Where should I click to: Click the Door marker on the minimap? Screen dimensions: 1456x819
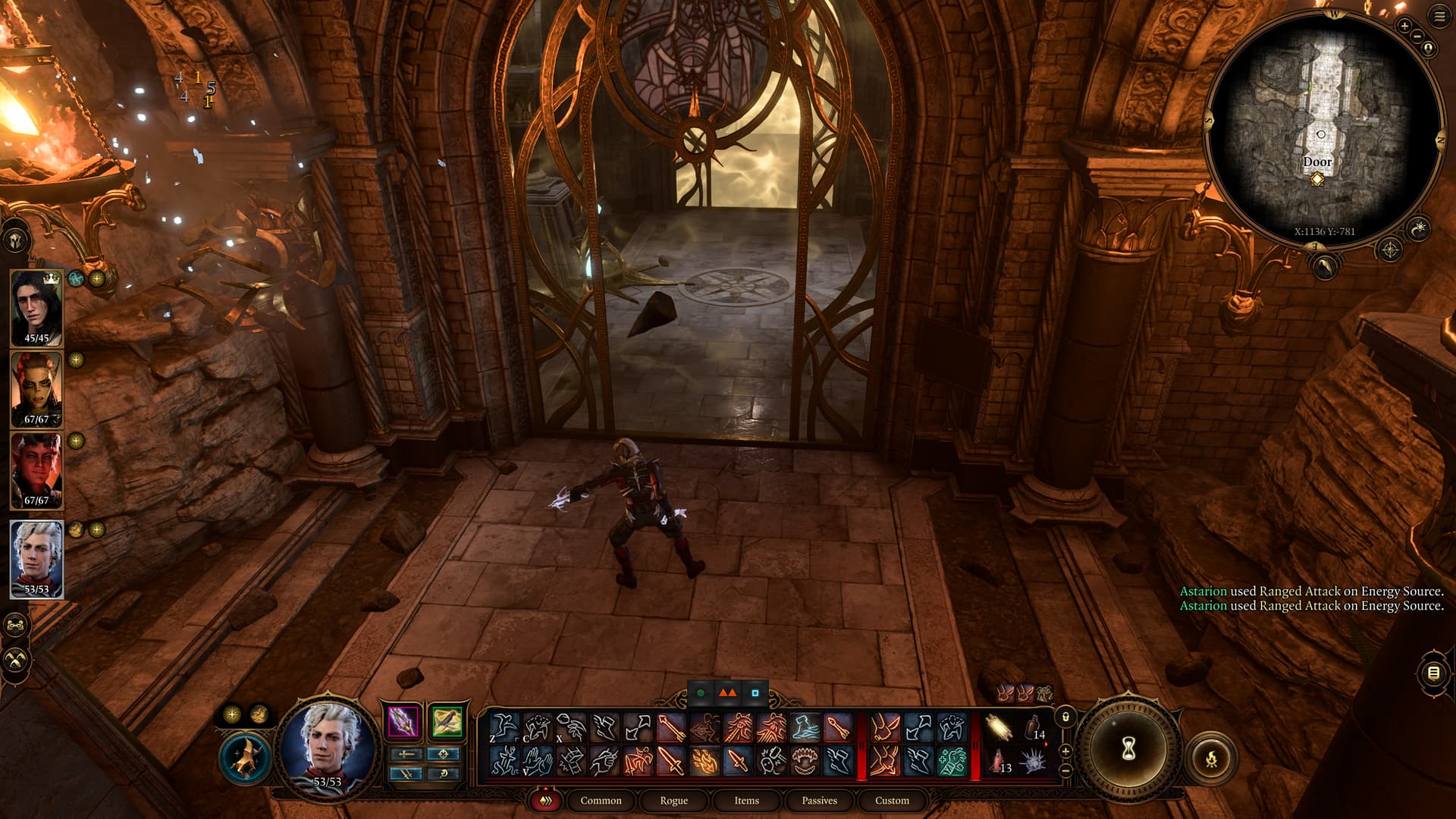pyautogui.click(x=1317, y=179)
